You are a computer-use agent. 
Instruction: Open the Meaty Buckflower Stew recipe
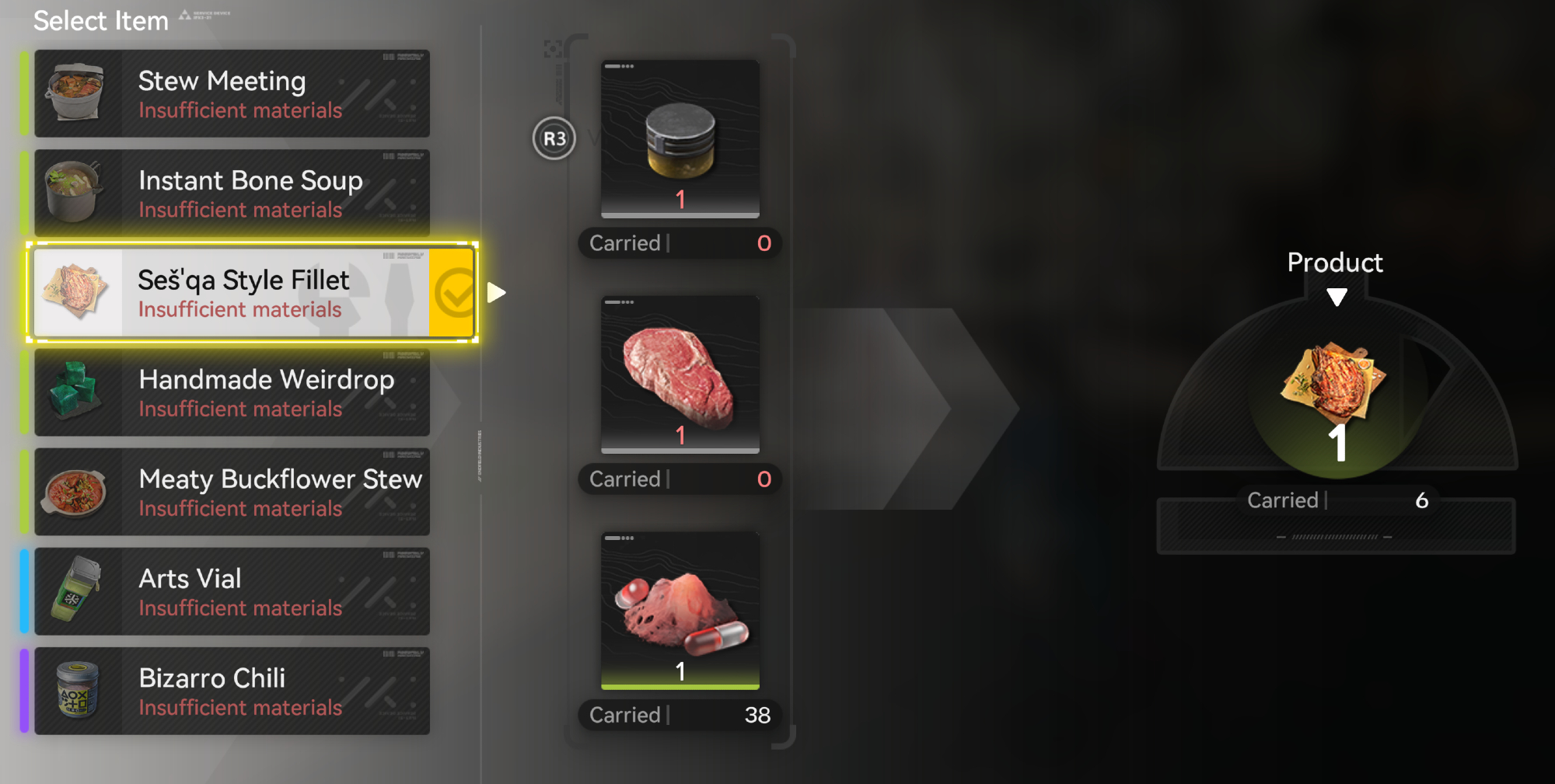point(232,492)
